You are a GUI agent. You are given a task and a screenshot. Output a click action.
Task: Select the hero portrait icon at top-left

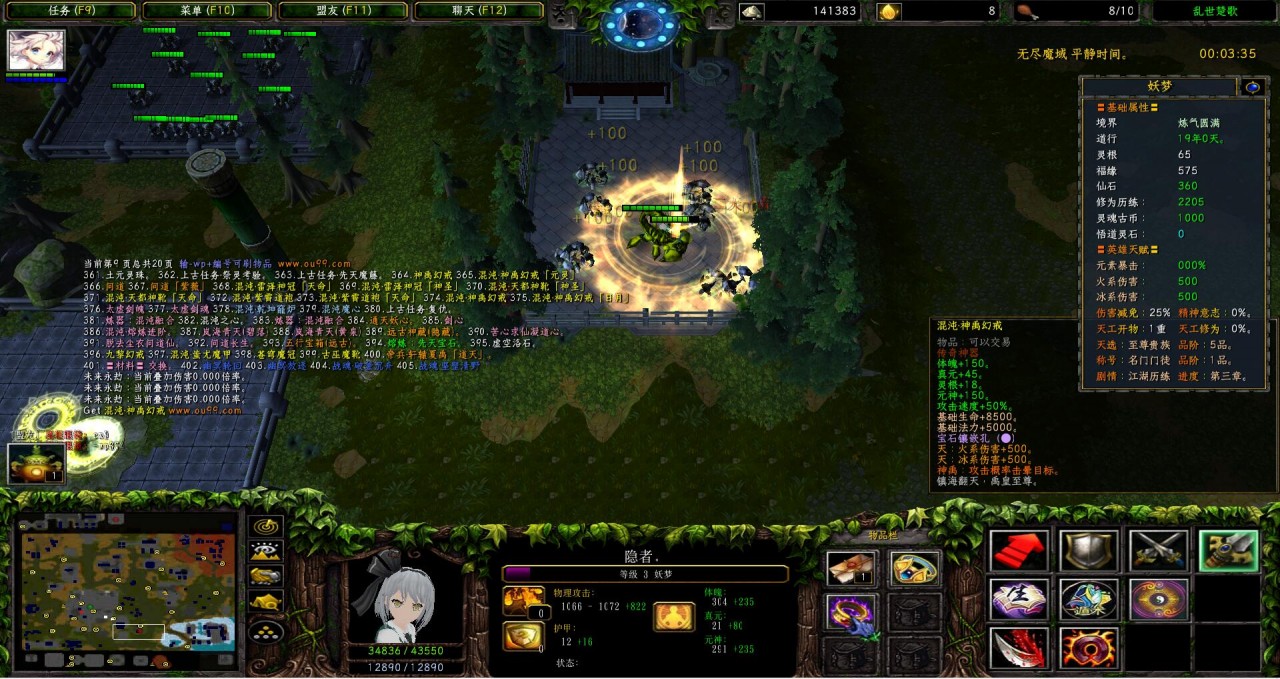[37, 50]
